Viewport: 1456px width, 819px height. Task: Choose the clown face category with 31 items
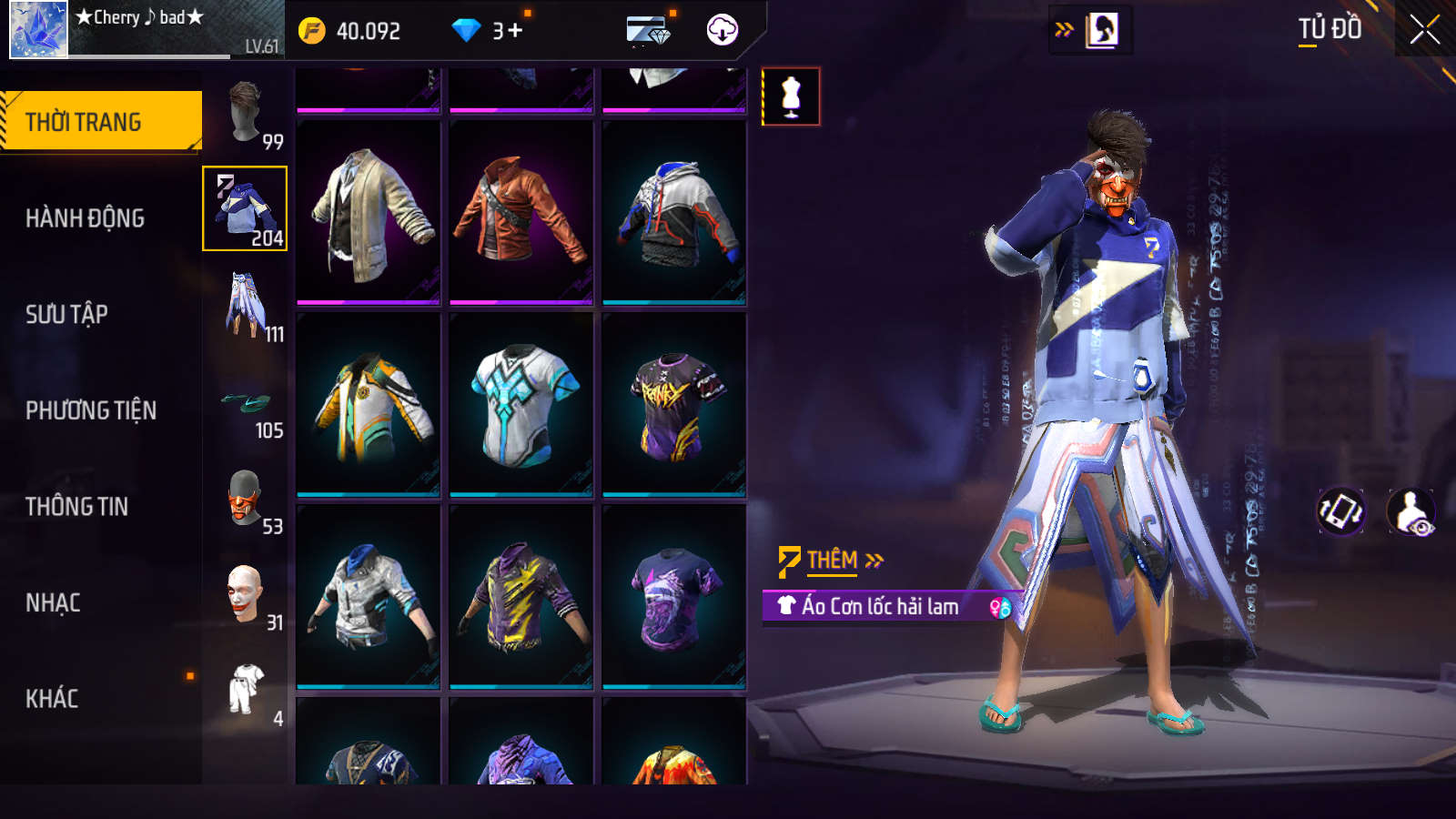246,594
